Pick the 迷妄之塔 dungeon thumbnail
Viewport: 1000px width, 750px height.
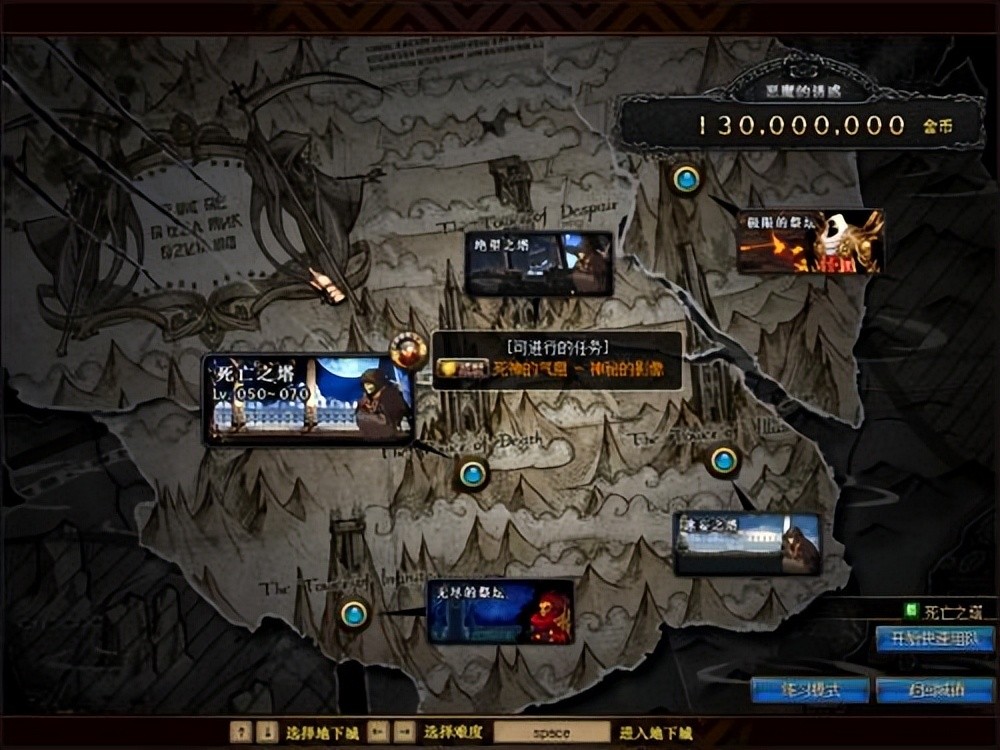(747, 543)
